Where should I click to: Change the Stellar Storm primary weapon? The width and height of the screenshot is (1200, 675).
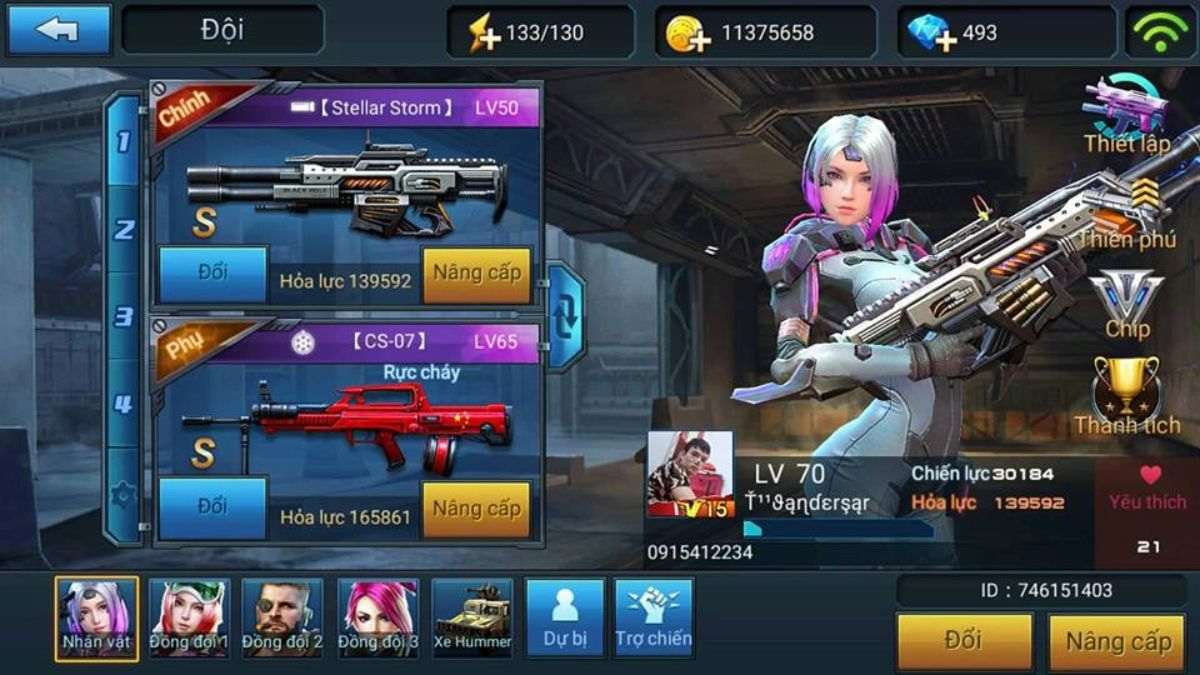click(213, 274)
